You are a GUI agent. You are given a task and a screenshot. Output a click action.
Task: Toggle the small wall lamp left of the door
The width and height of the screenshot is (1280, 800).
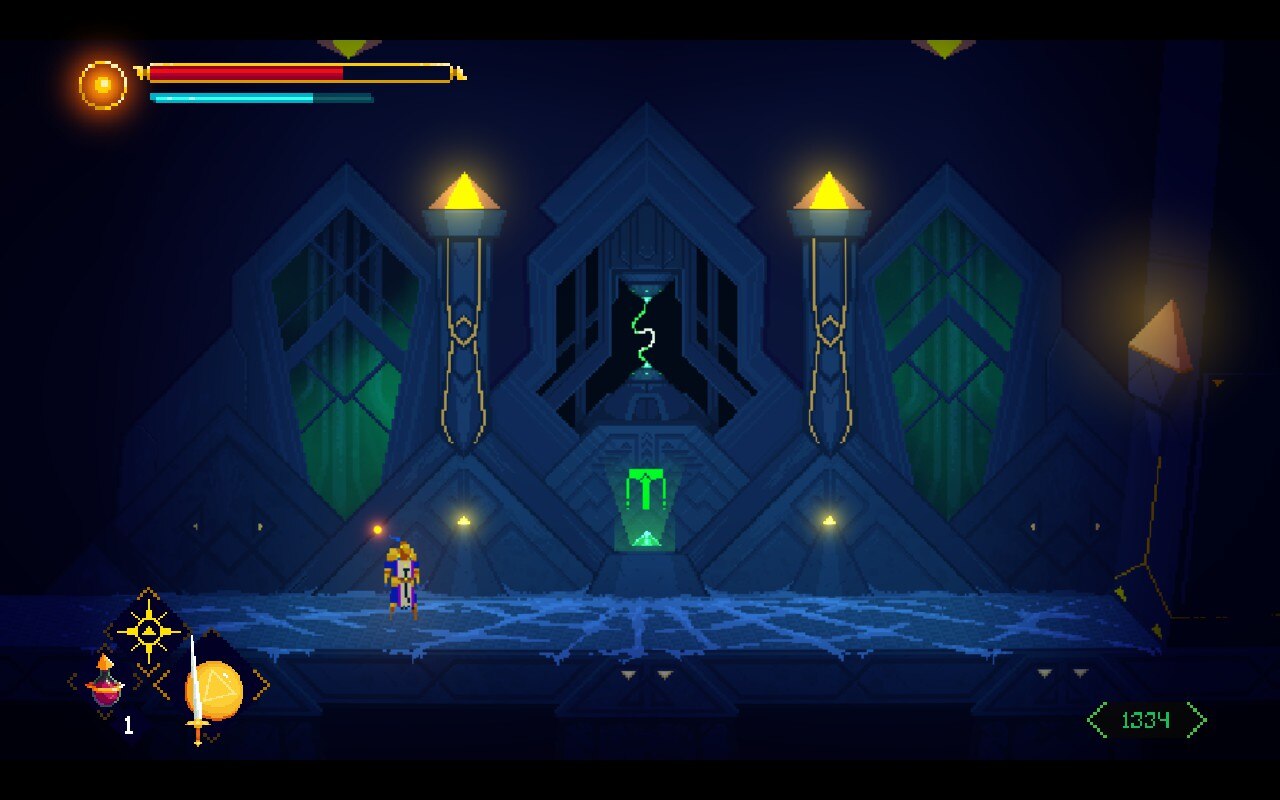pyautogui.click(x=461, y=518)
